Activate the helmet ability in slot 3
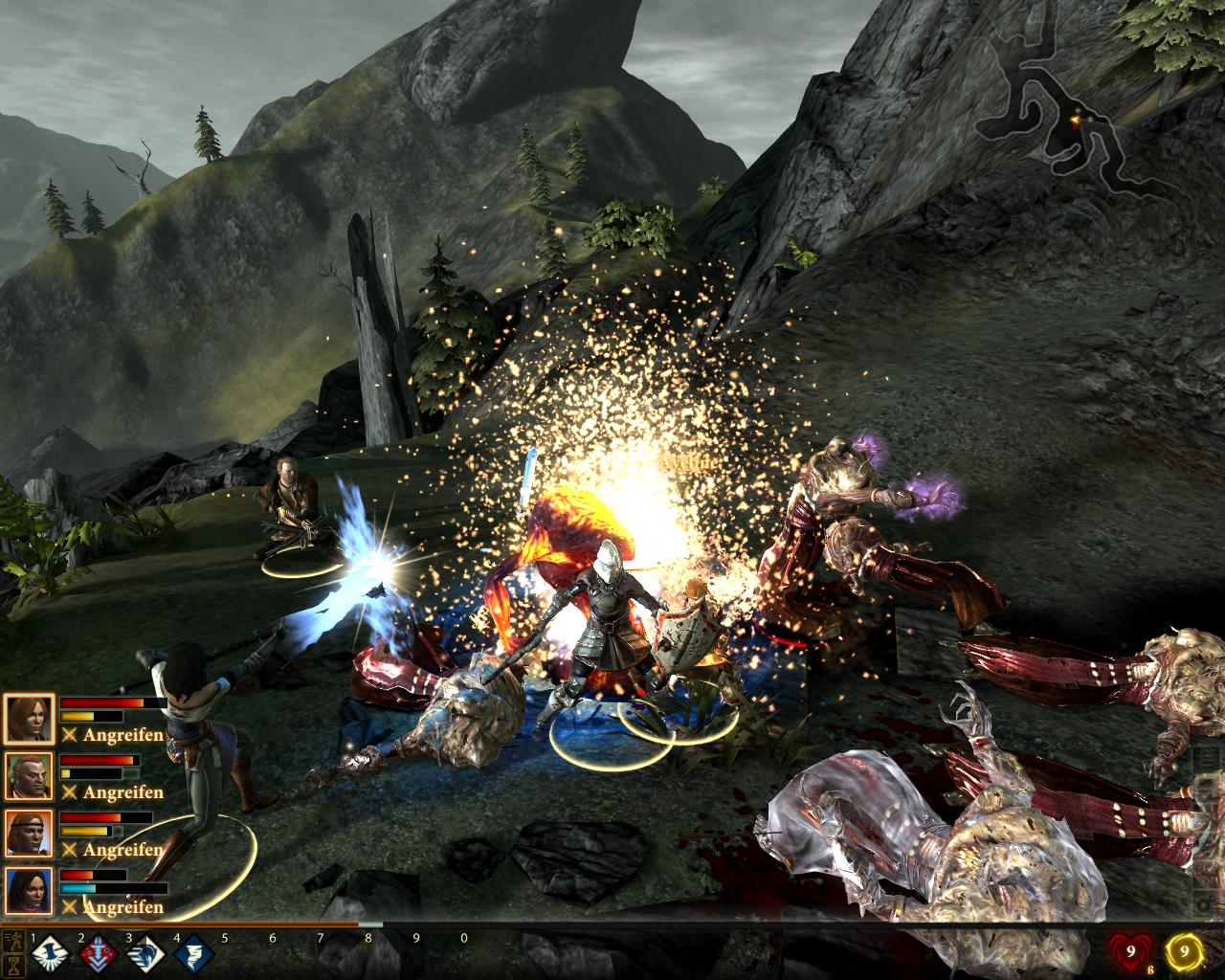This screenshot has height=980, width=1225. (x=145, y=954)
